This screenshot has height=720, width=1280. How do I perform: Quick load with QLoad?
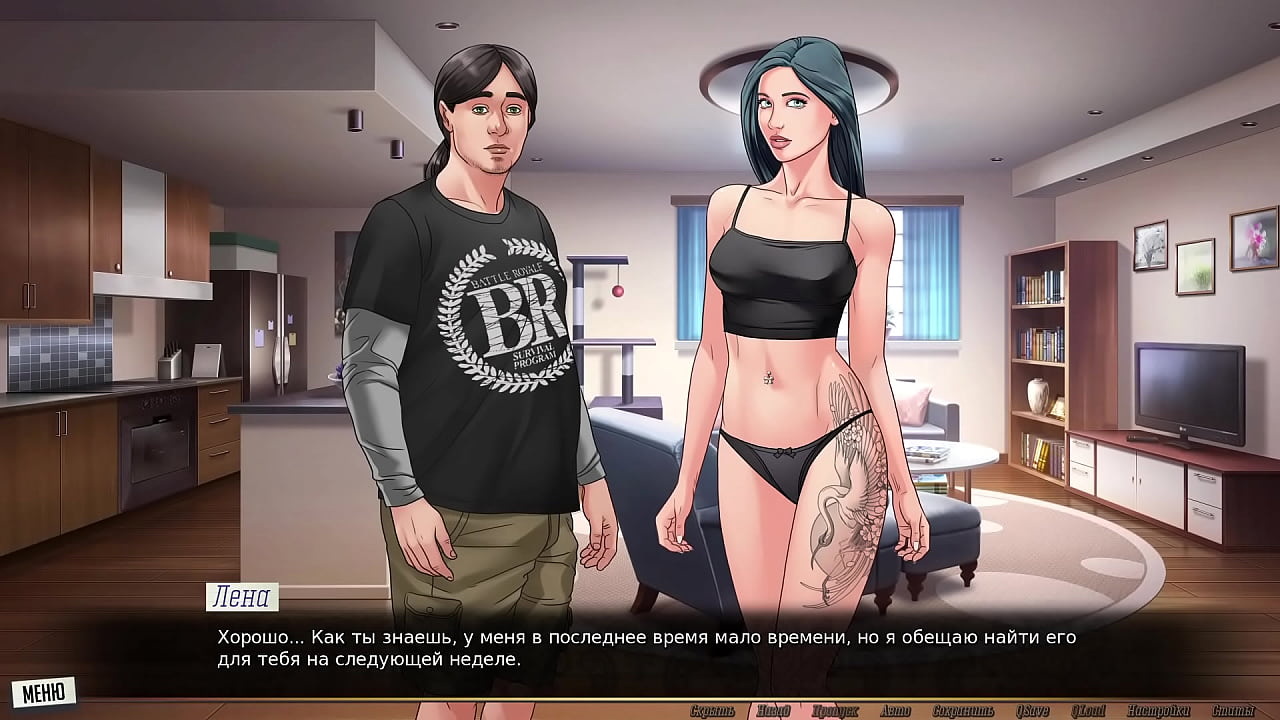[1087, 711]
